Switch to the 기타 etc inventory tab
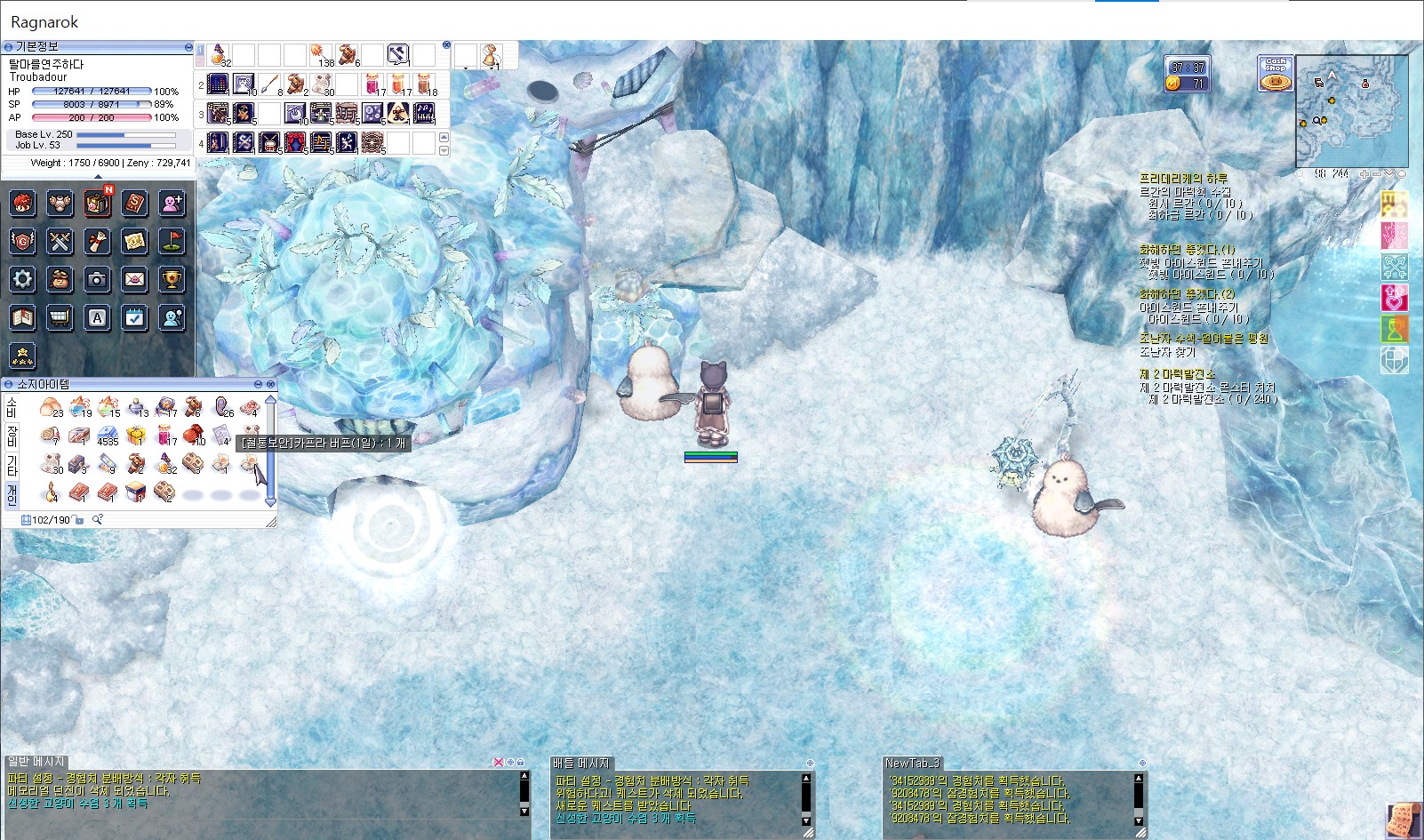The height and width of the screenshot is (840, 1424). coord(12,465)
